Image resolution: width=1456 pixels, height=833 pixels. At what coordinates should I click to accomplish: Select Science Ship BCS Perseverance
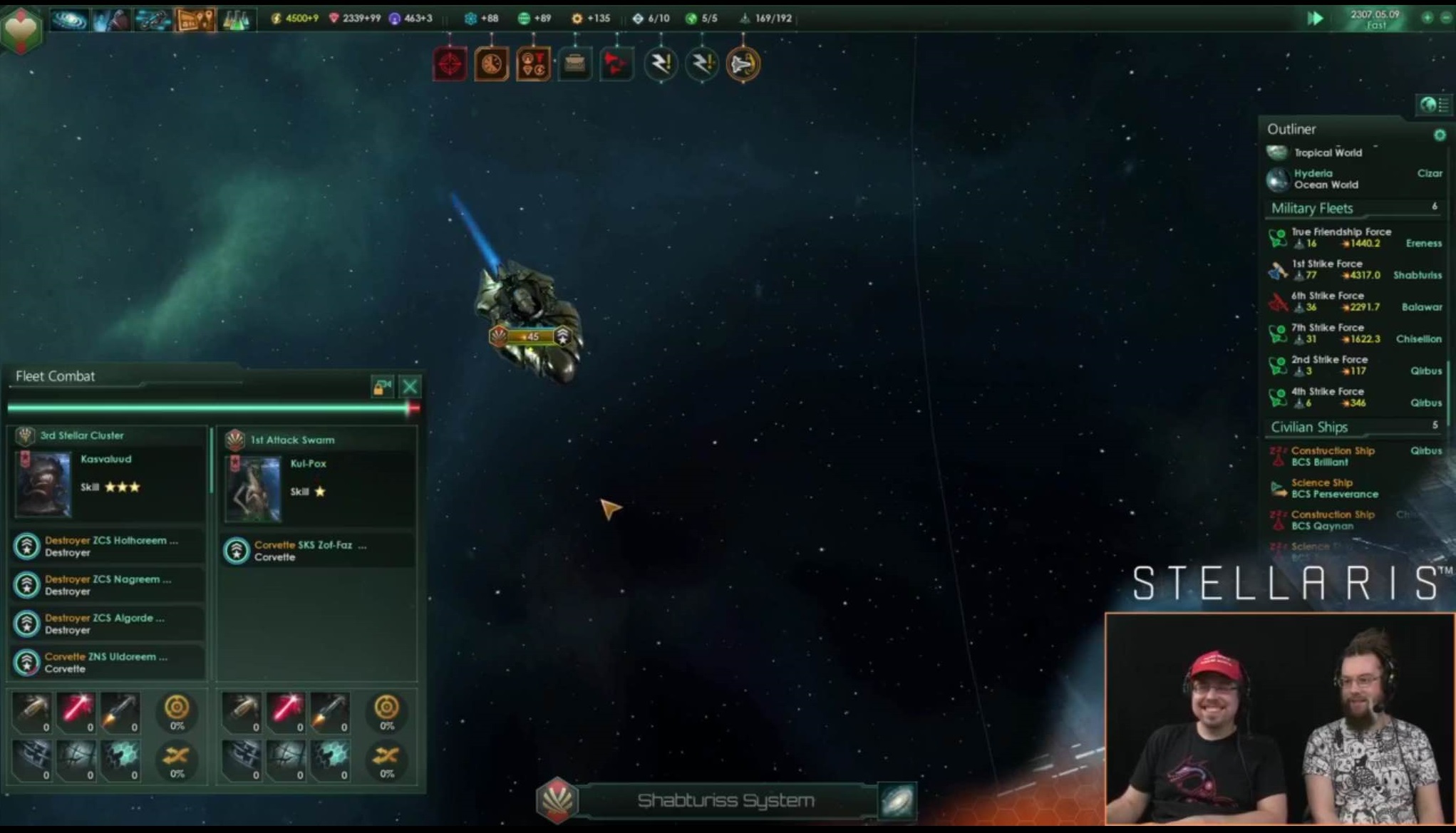click(x=1333, y=488)
